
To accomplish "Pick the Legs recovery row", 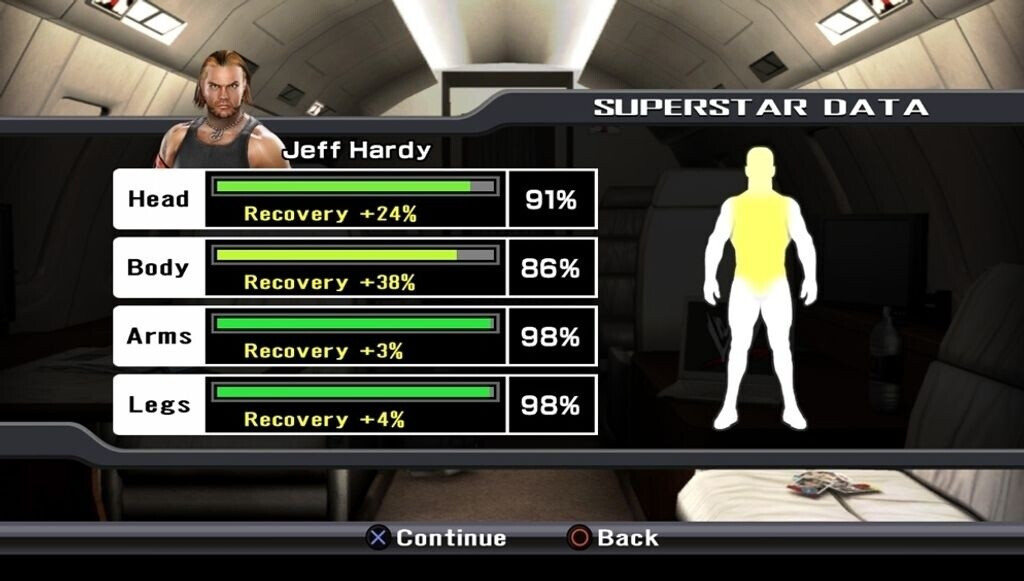I will (x=355, y=405).
